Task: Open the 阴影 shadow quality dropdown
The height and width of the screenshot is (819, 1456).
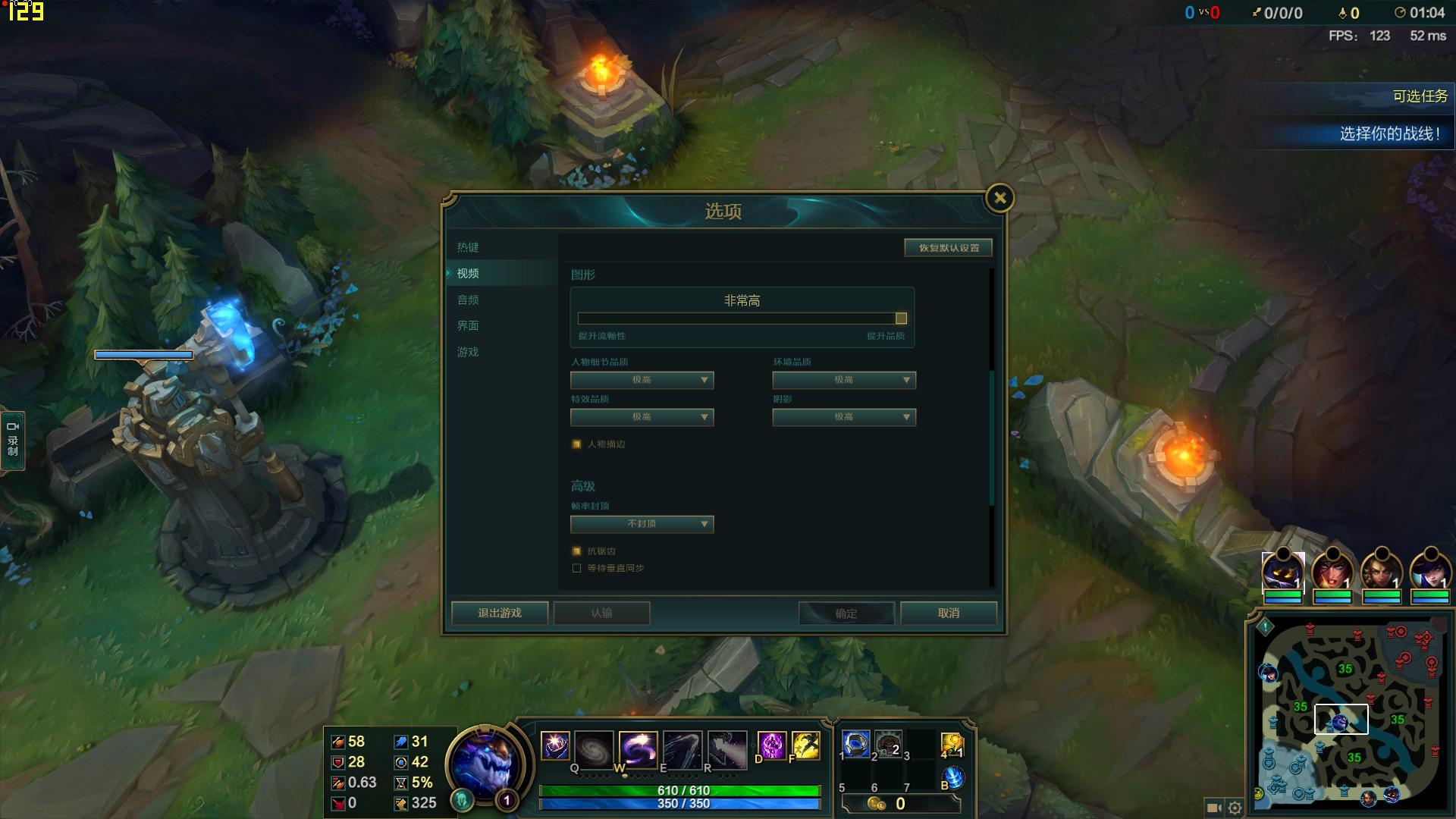Action: click(x=843, y=417)
